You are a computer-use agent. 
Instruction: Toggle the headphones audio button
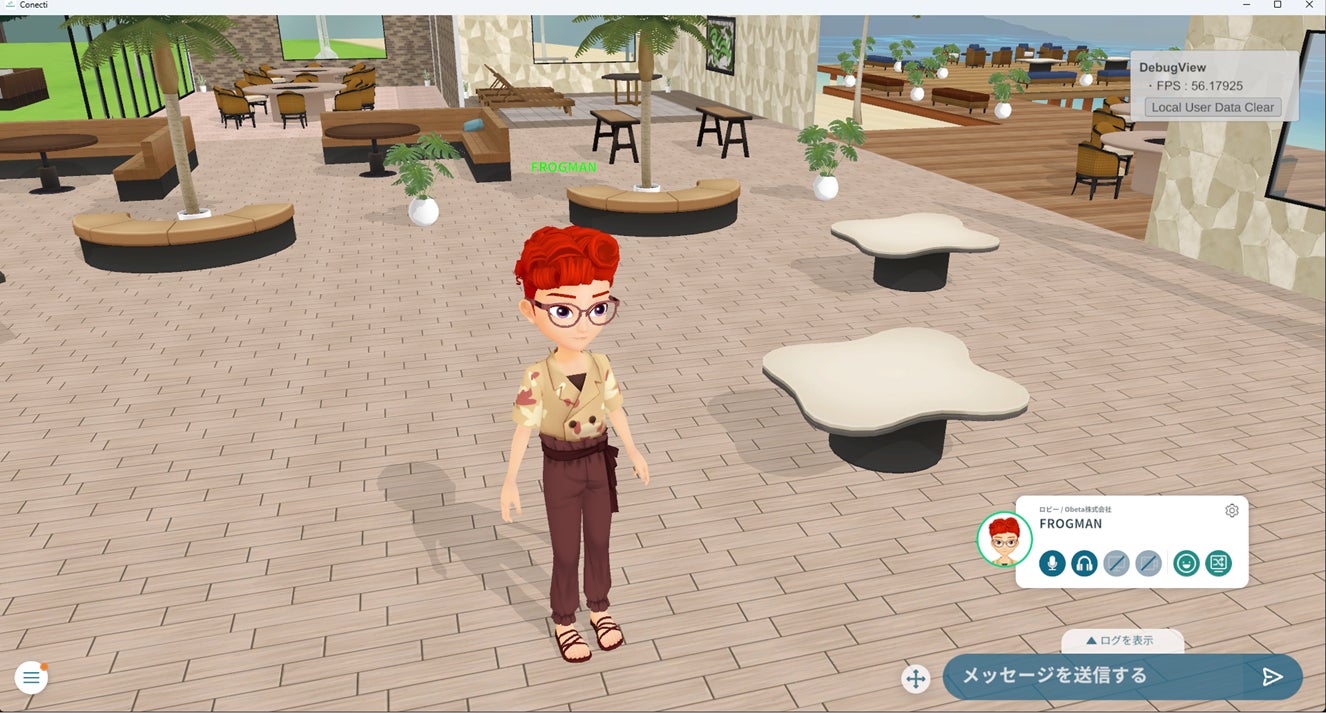(1084, 563)
